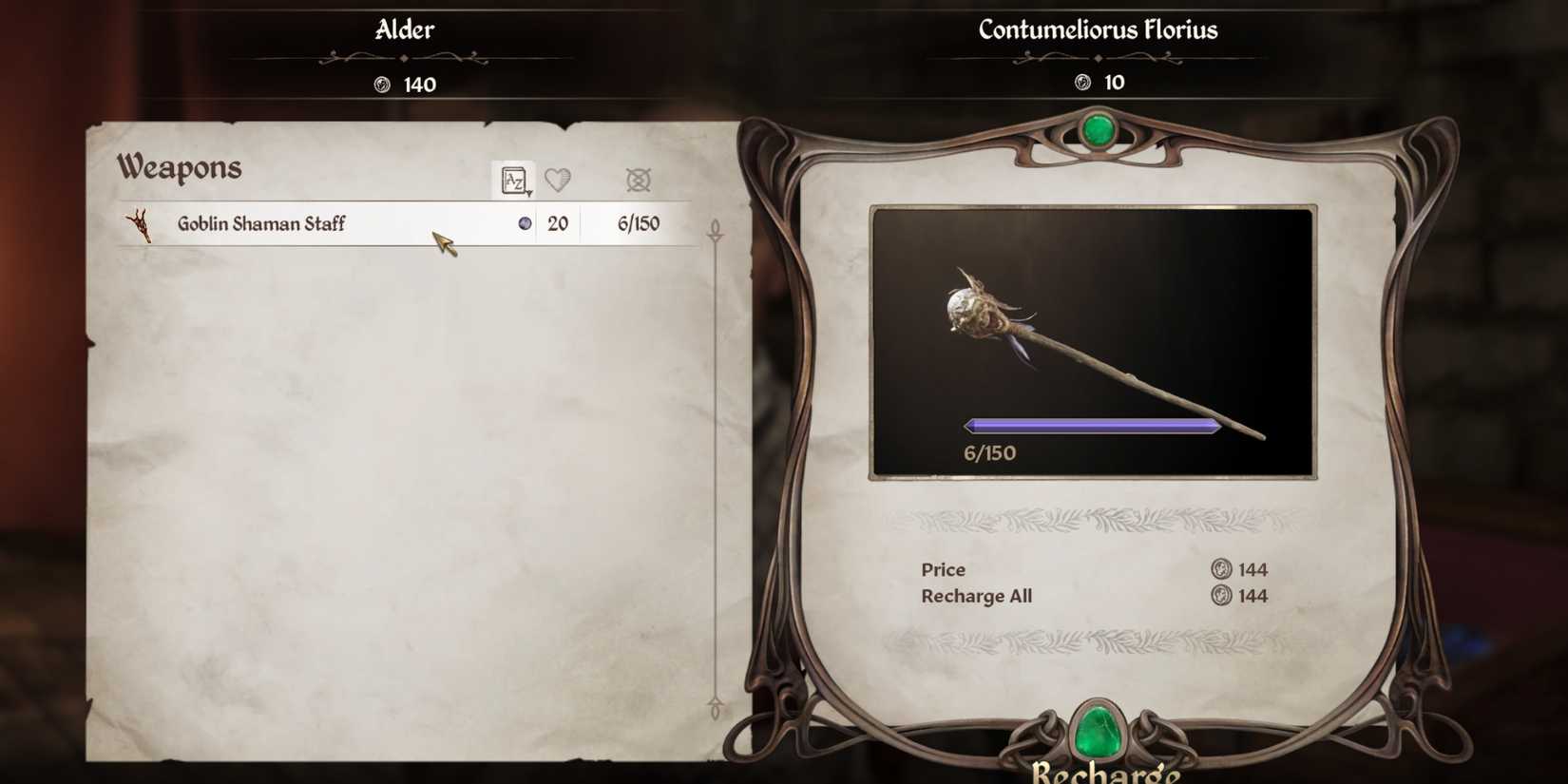Click the coin icon next to Contumeliorus Florius' 10 gold
1568x784 pixels.
click(x=1080, y=83)
